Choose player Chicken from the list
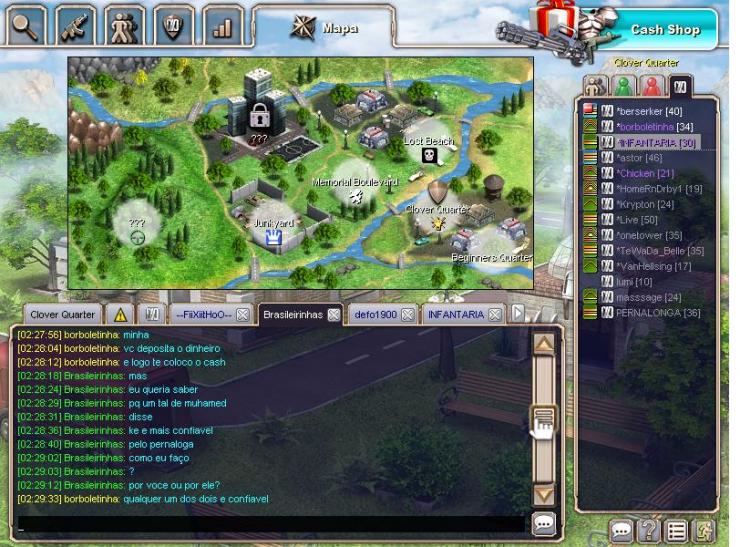This screenshot has width=740, height=547. click(649, 173)
